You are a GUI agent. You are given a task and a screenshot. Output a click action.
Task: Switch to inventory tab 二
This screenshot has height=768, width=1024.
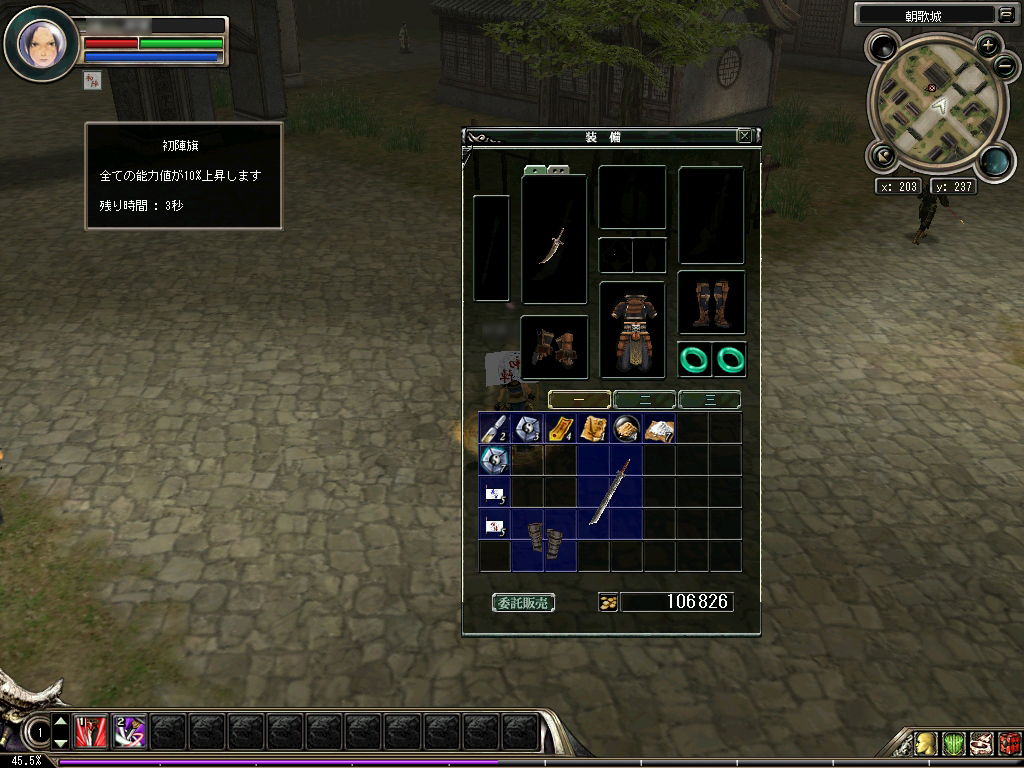point(644,400)
